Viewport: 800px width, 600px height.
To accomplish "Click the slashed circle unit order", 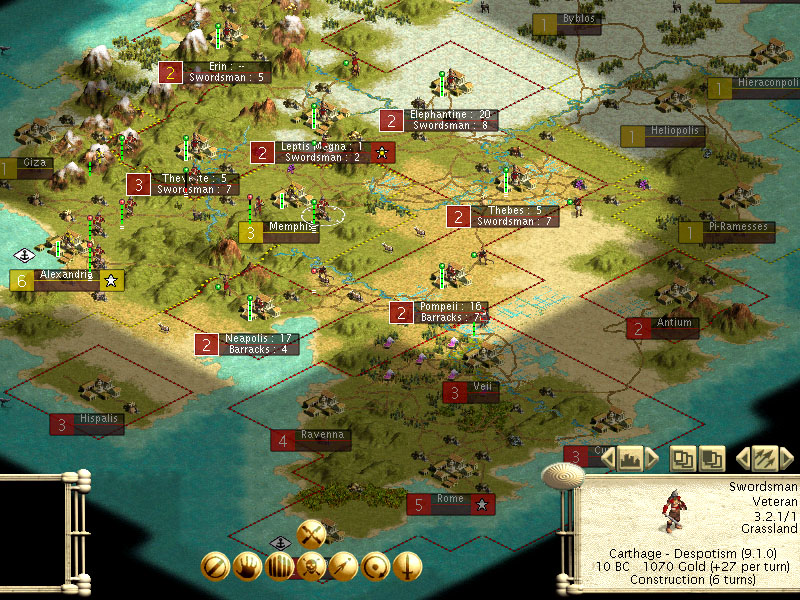I will [x=215, y=567].
